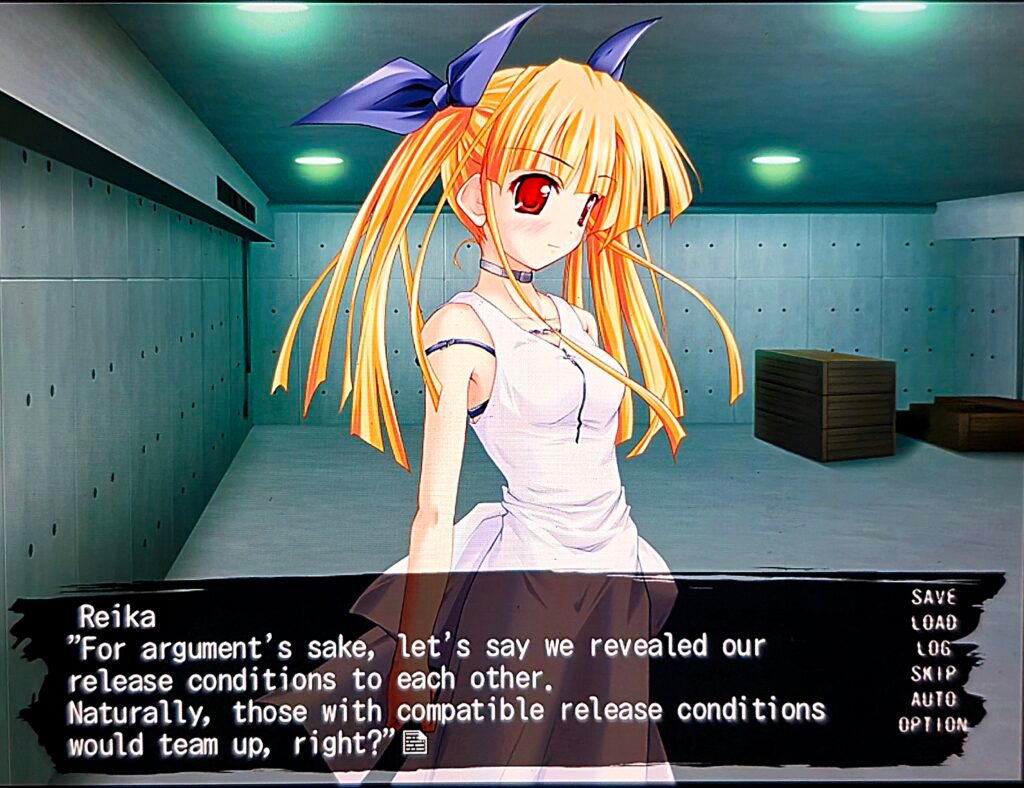Open the SAVE menu
Image resolution: width=1024 pixels, height=788 pixels.
[933, 597]
